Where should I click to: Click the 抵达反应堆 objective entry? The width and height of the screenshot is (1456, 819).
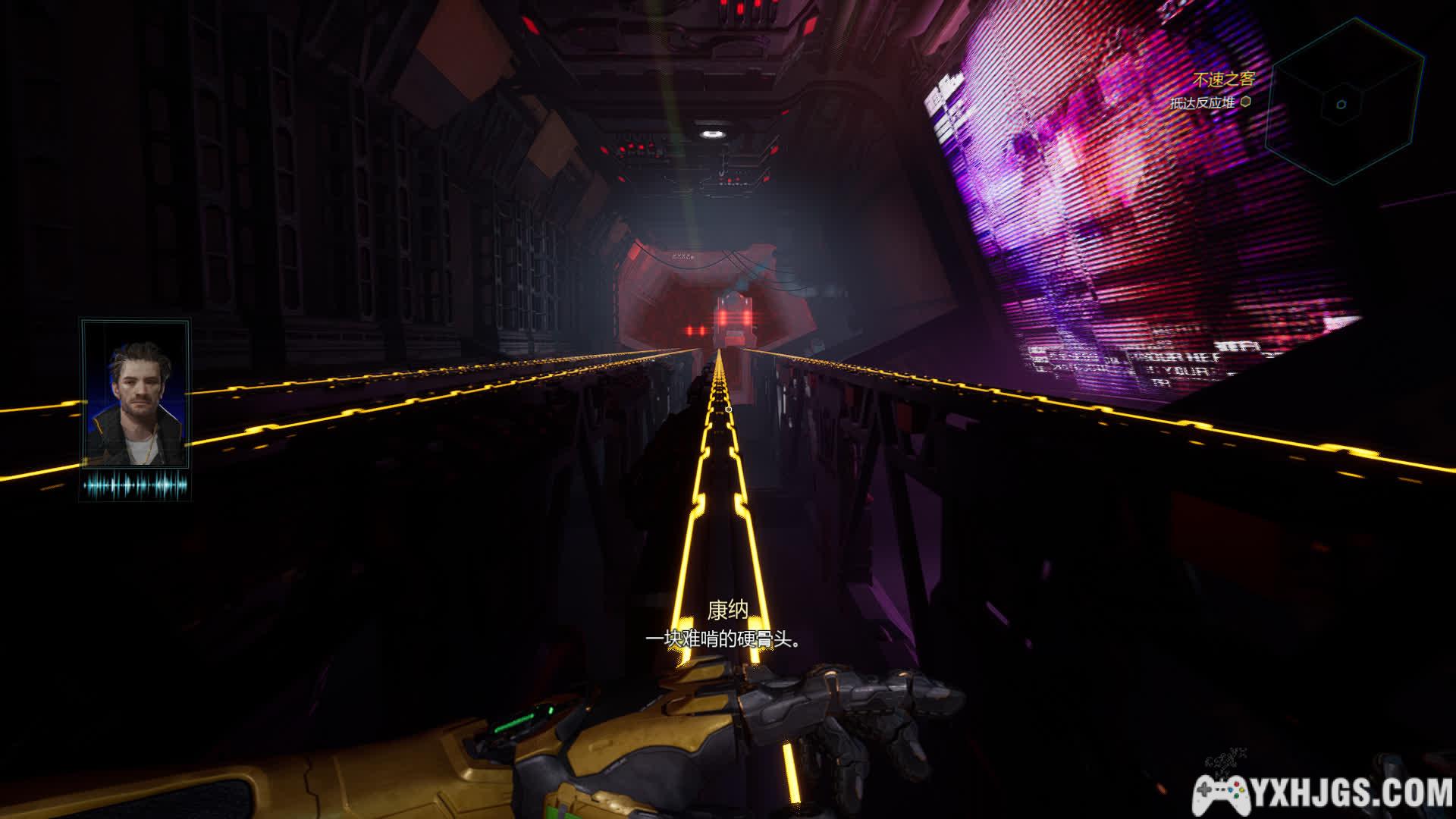pos(1203,102)
